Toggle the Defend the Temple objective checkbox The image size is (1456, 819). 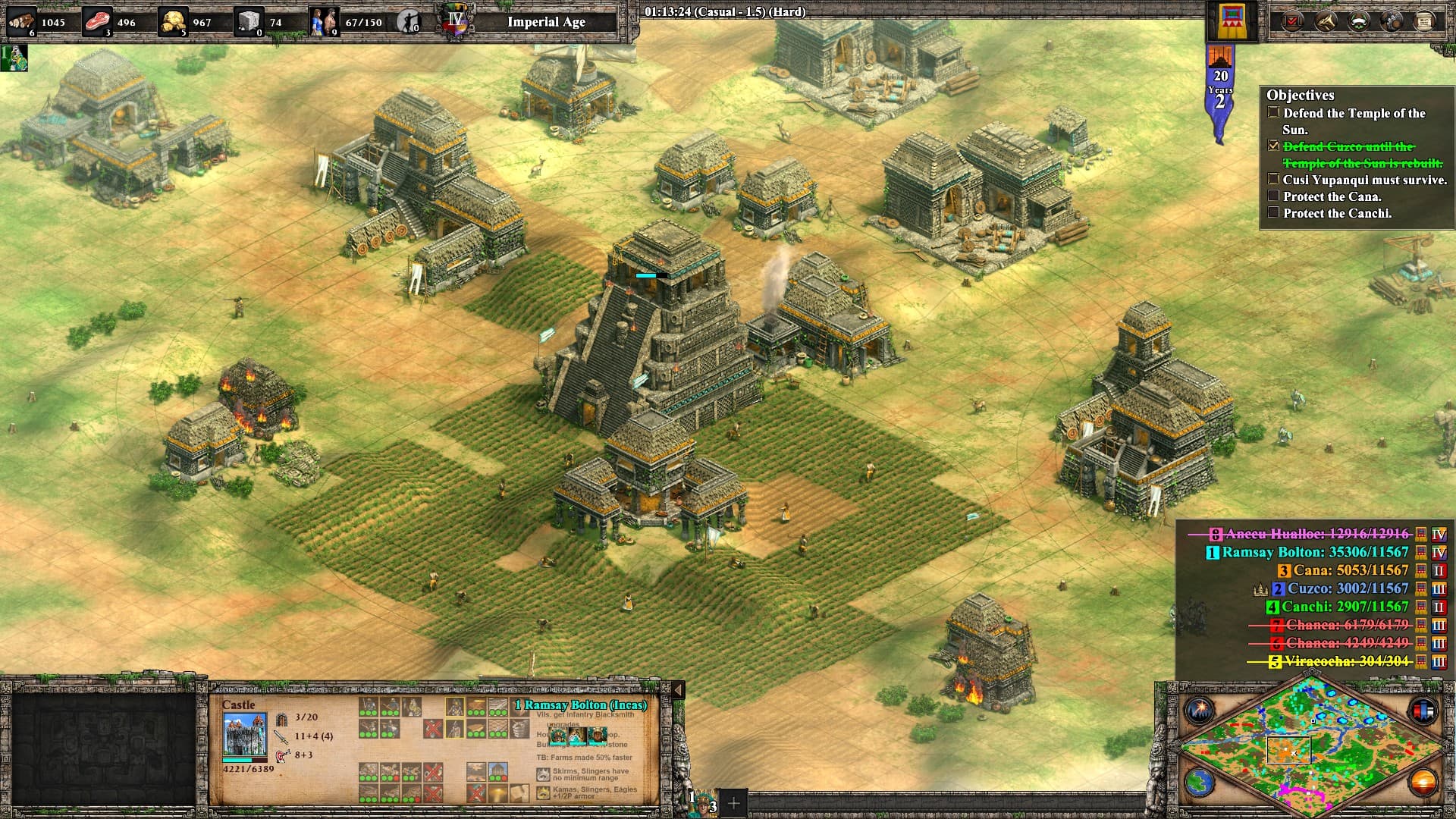1273,113
